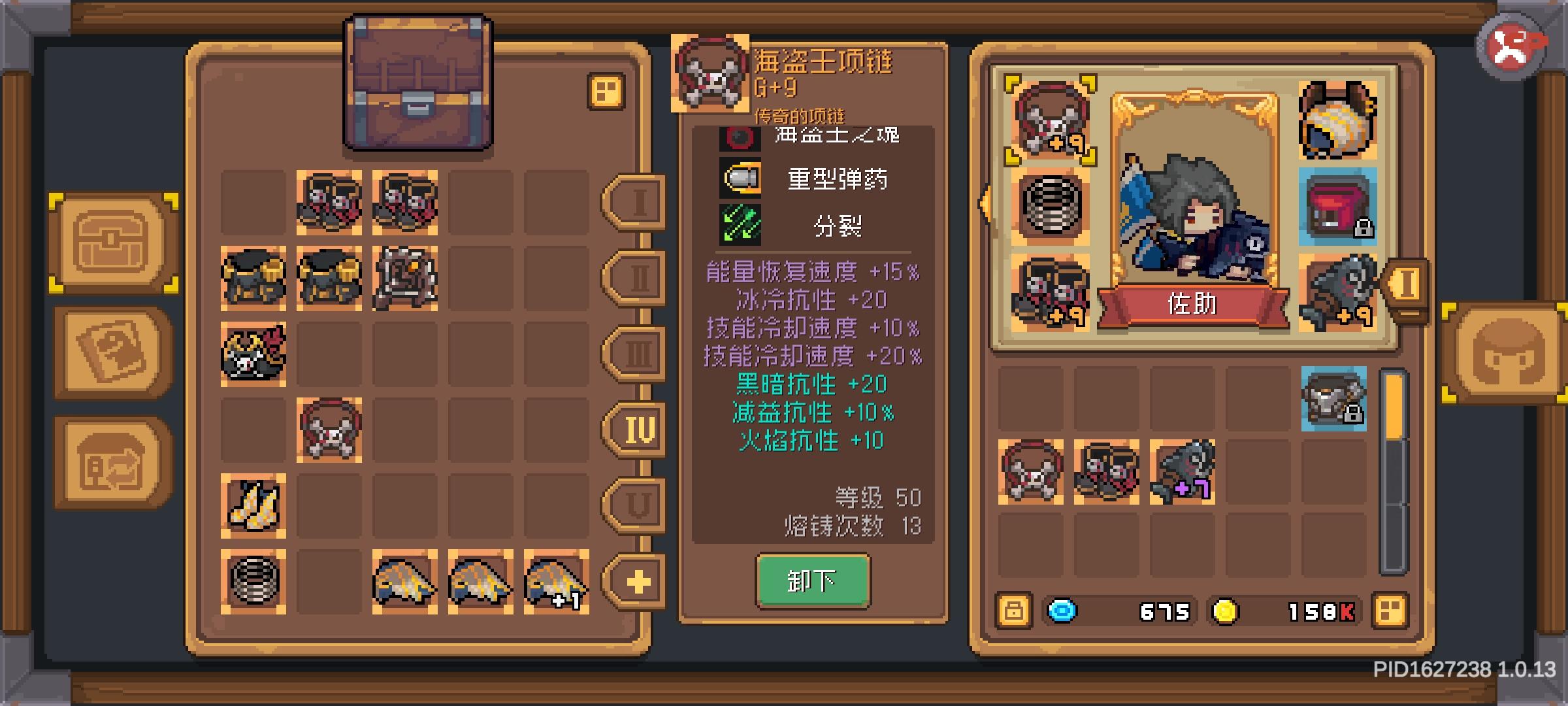This screenshot has width=1568, height=706.
Task: Toggle the lock icon below the character inventory
Action: click(1013, 611)
